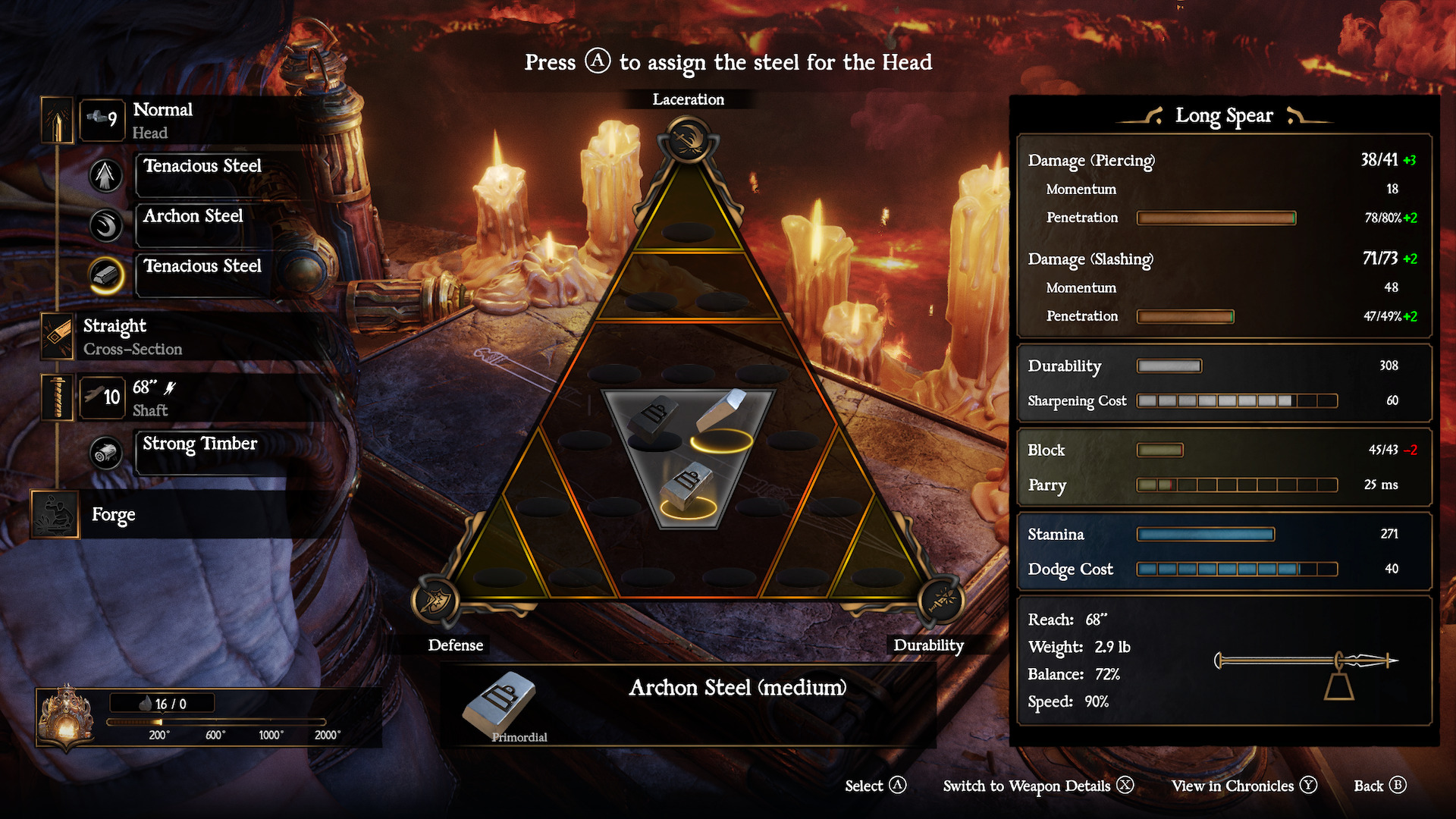Choose the Archon Steel layer entry
Viewport: 1456px width, 819px height.
pos(193,217)
